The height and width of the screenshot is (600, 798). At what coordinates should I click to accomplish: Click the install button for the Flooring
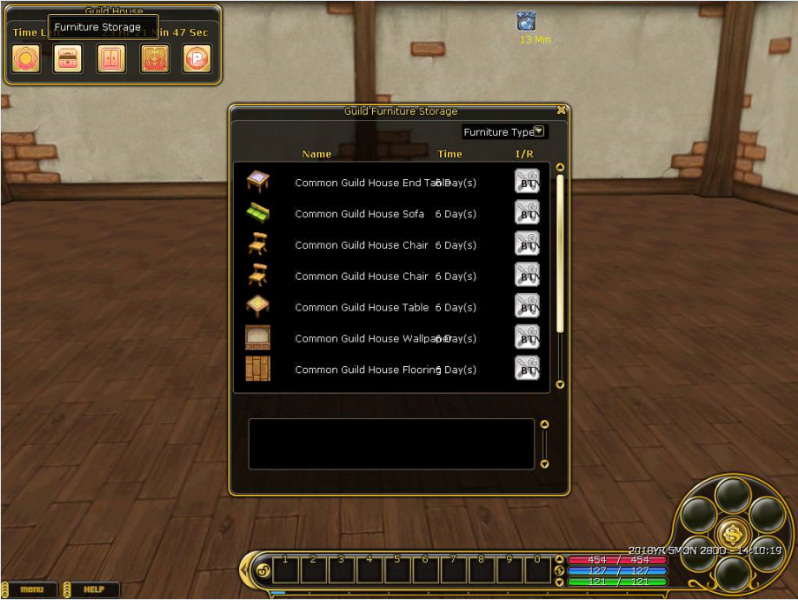pyautogui.click(x=527, y=367)
